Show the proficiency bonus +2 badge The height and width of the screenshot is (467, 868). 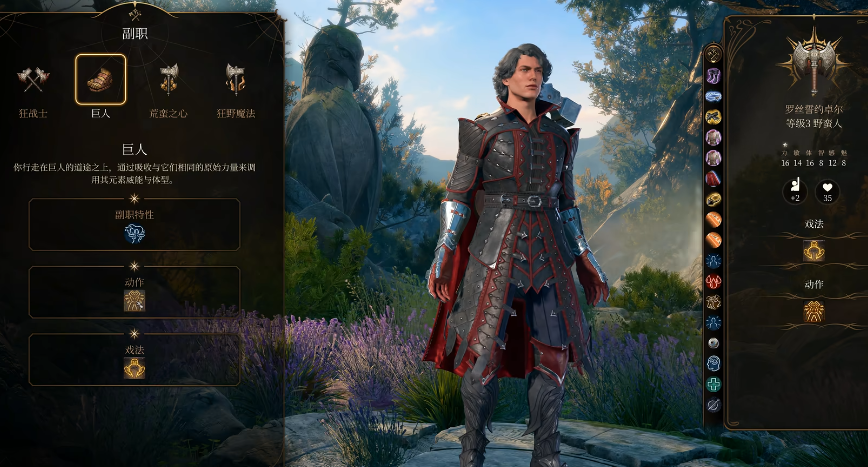click(x=794, y=191)
